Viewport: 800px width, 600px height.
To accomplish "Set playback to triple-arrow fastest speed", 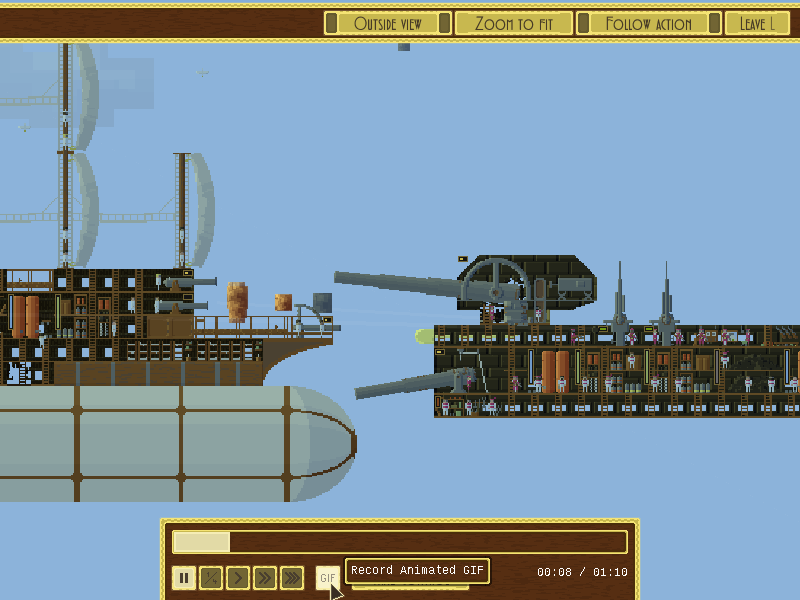I will point(292,577).
